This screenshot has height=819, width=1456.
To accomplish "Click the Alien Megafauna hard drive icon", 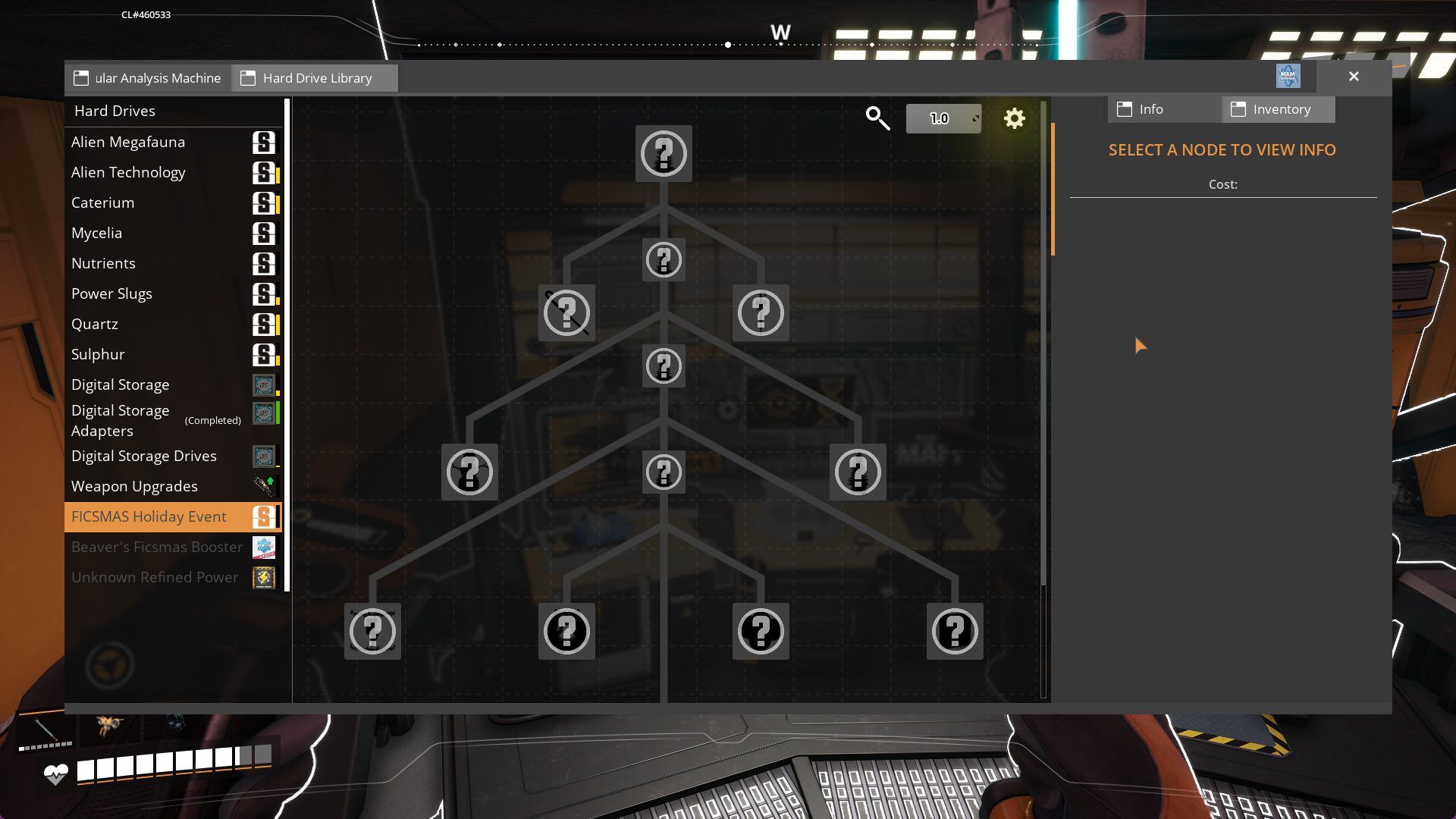I will click(x=265, y=142).
